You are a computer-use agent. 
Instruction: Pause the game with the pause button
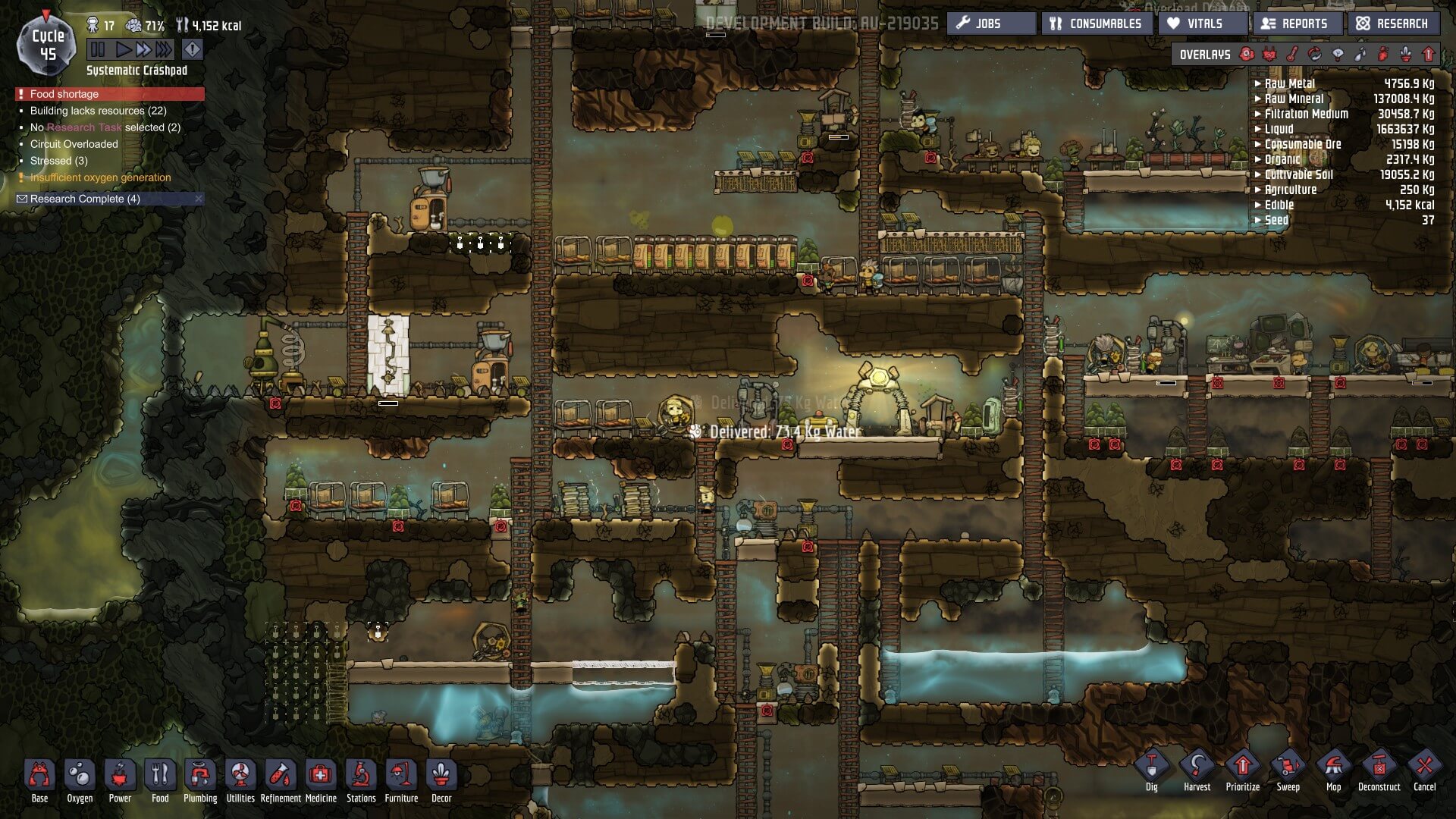coord(98,50)
